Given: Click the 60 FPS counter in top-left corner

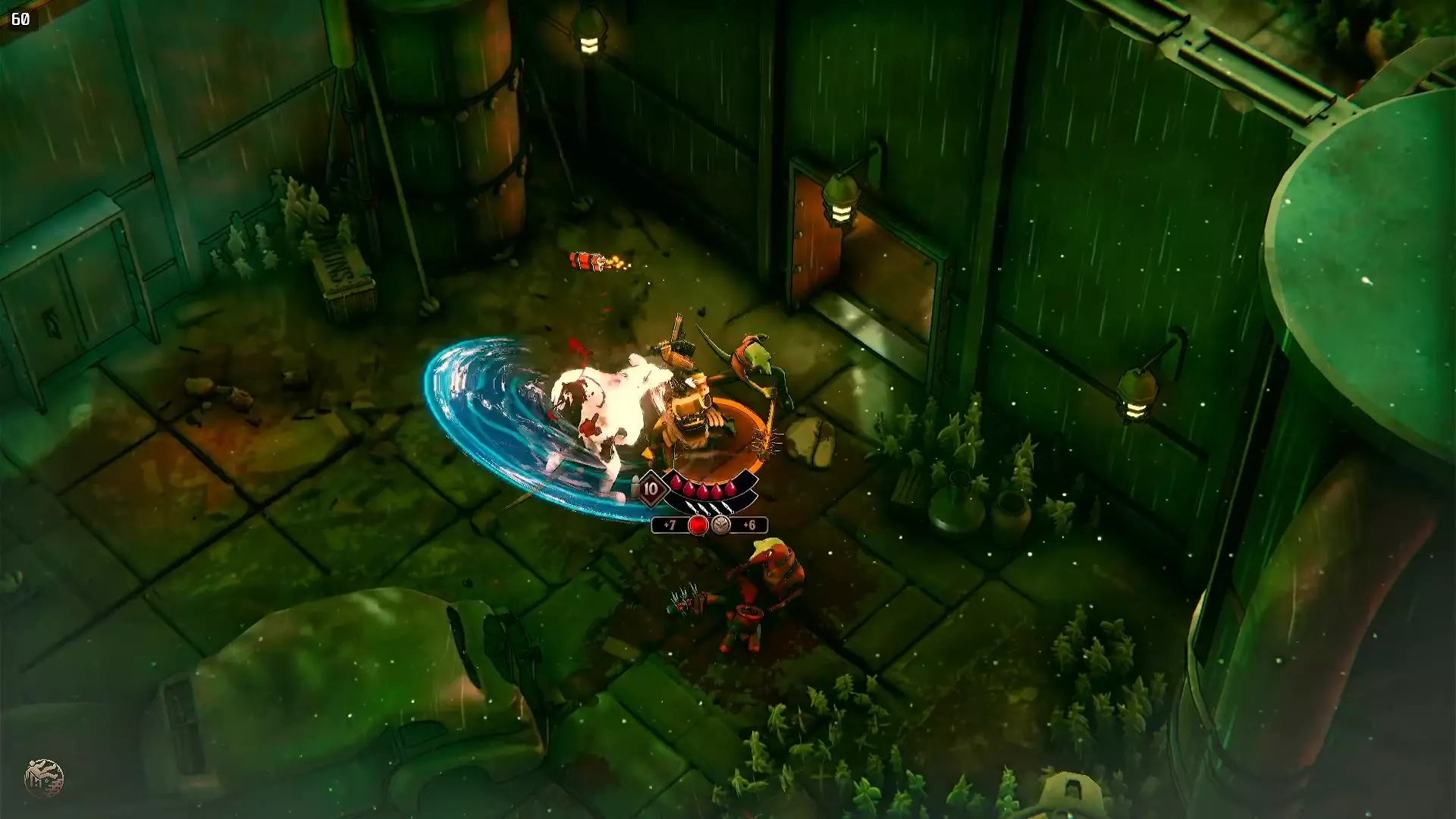Looking at the screenshot, I should pyautogui.click(x=20, y=20).
